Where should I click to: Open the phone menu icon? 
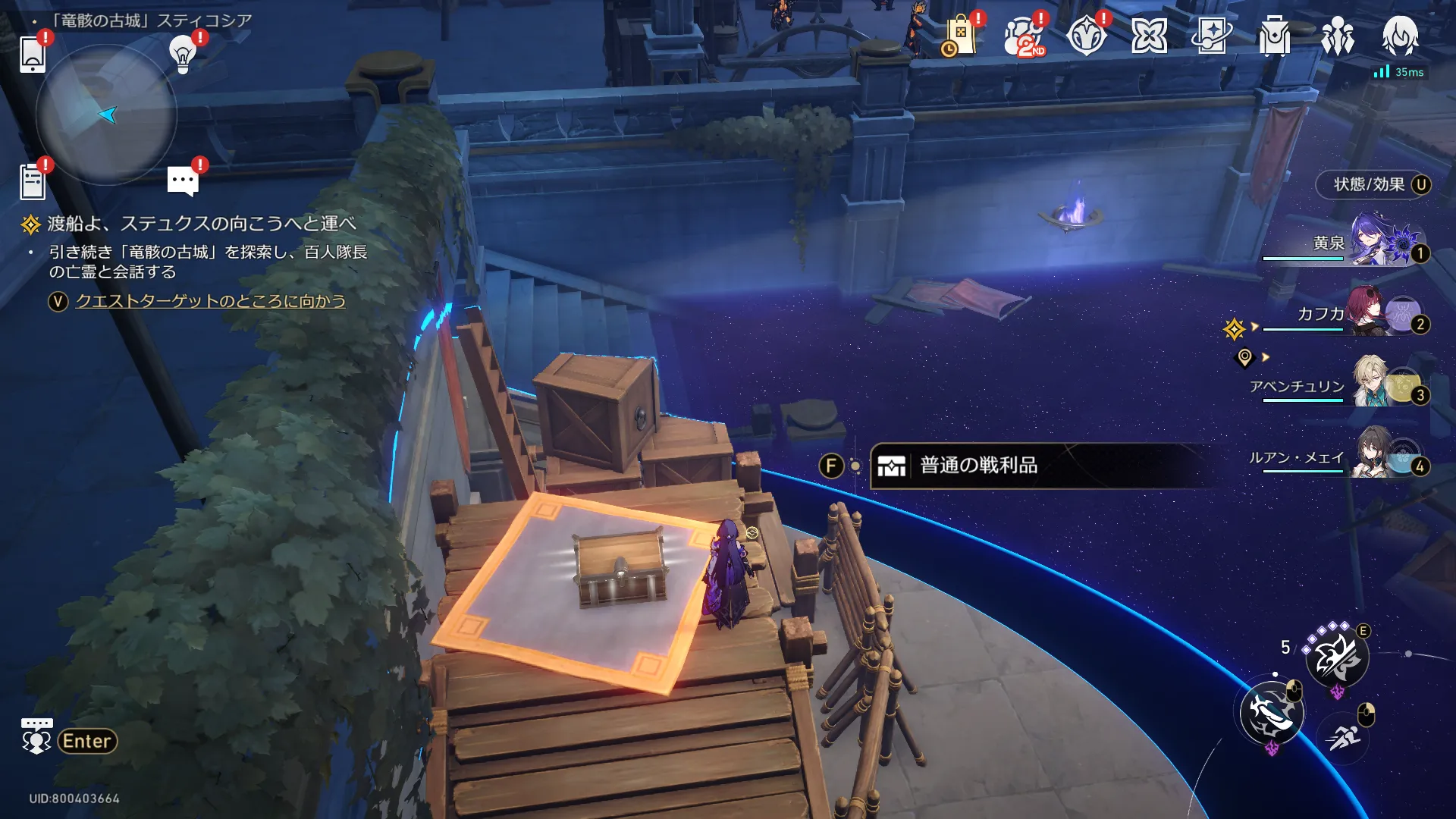pyautogui.click(x=33, y=54)
